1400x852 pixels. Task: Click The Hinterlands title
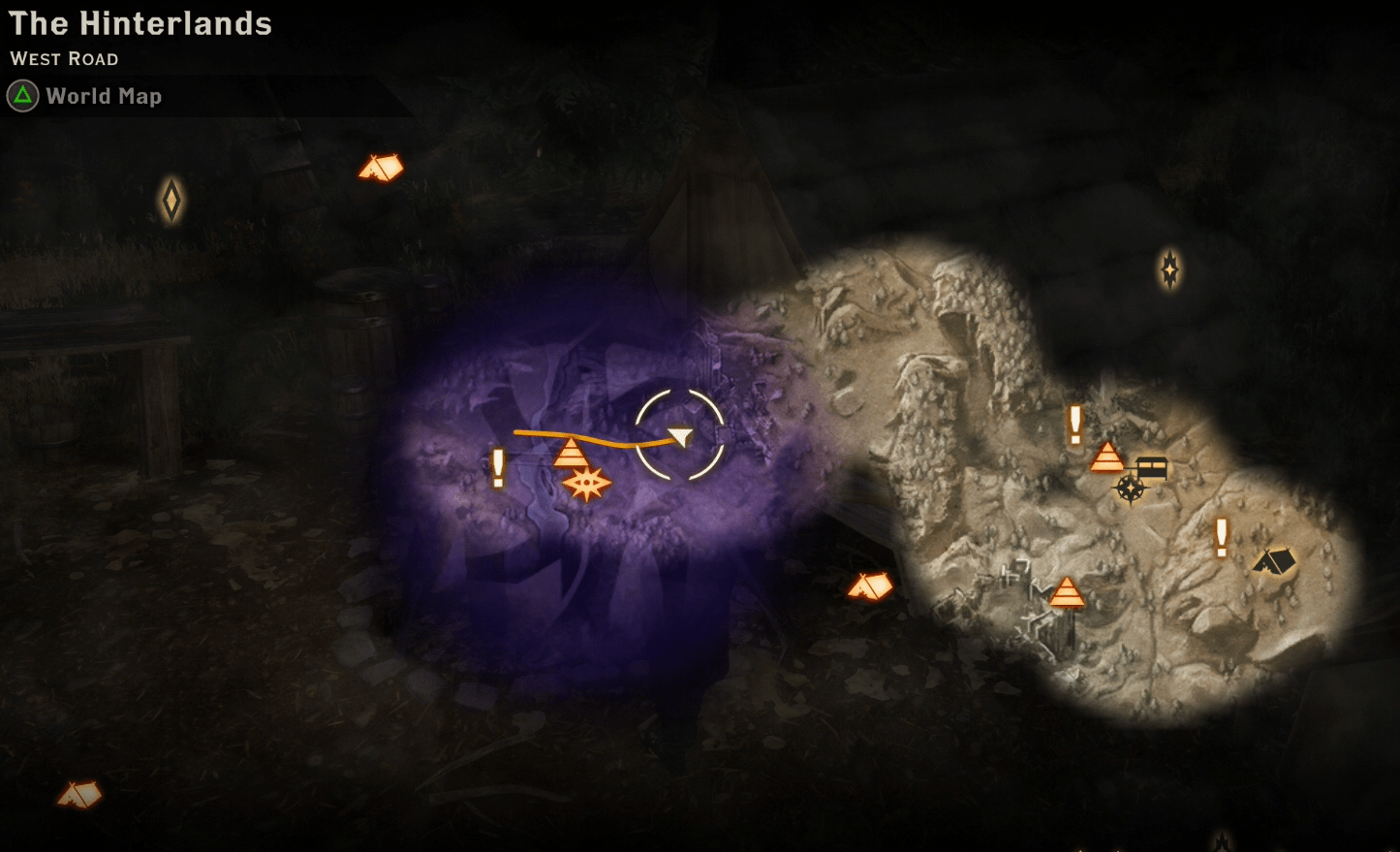141,24
